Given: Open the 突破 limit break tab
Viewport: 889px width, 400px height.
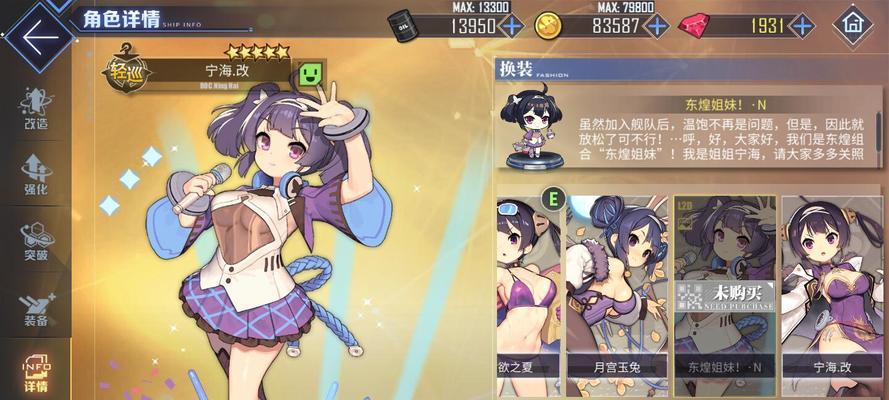Looking at the screenshot, I should click(x=35, y=242).
